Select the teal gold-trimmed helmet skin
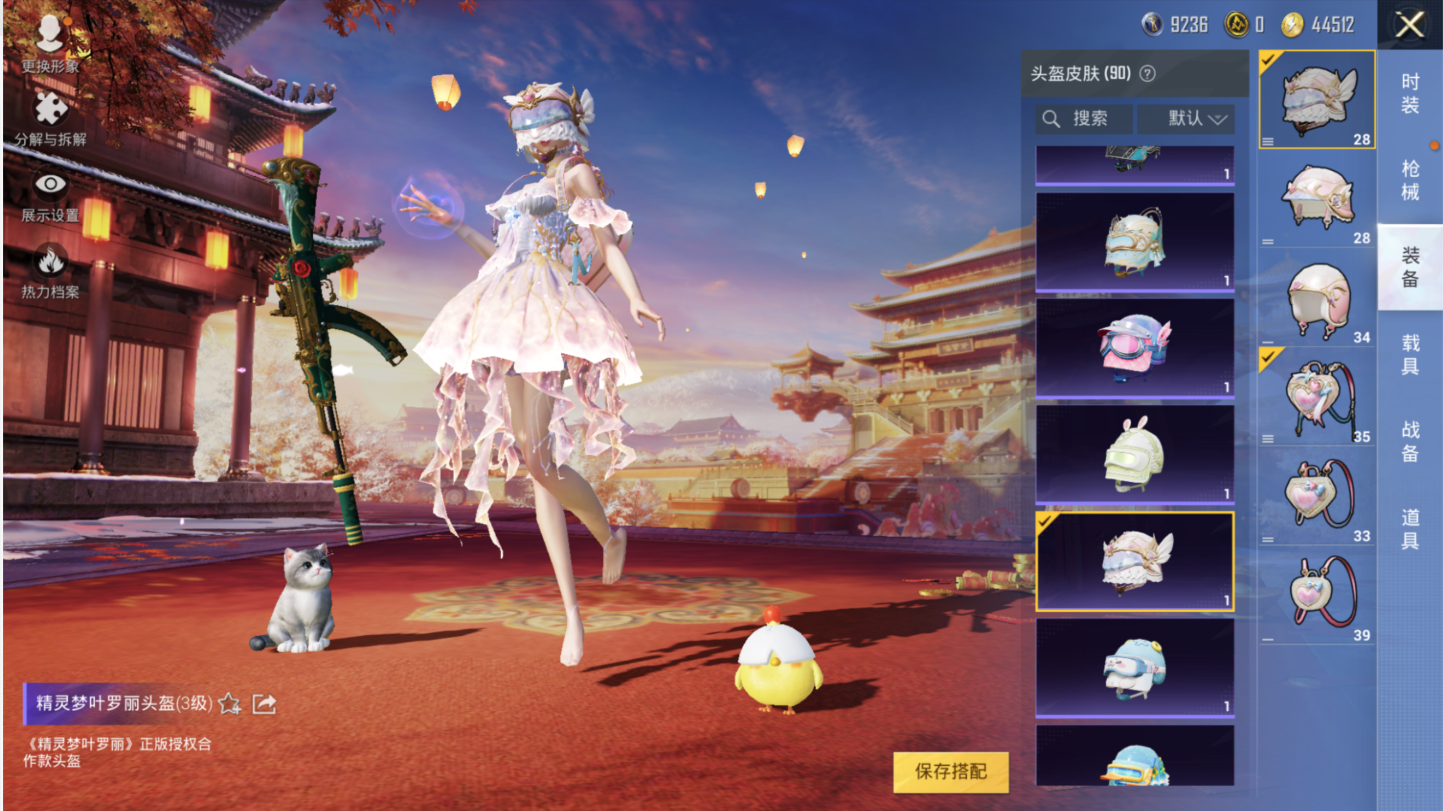The image size is (1443, 811). (1134, 241)
